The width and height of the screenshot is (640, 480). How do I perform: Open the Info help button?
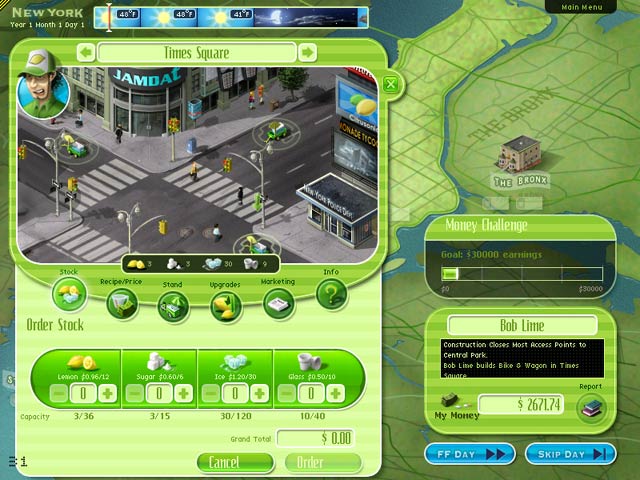click(x=331, y=294)
